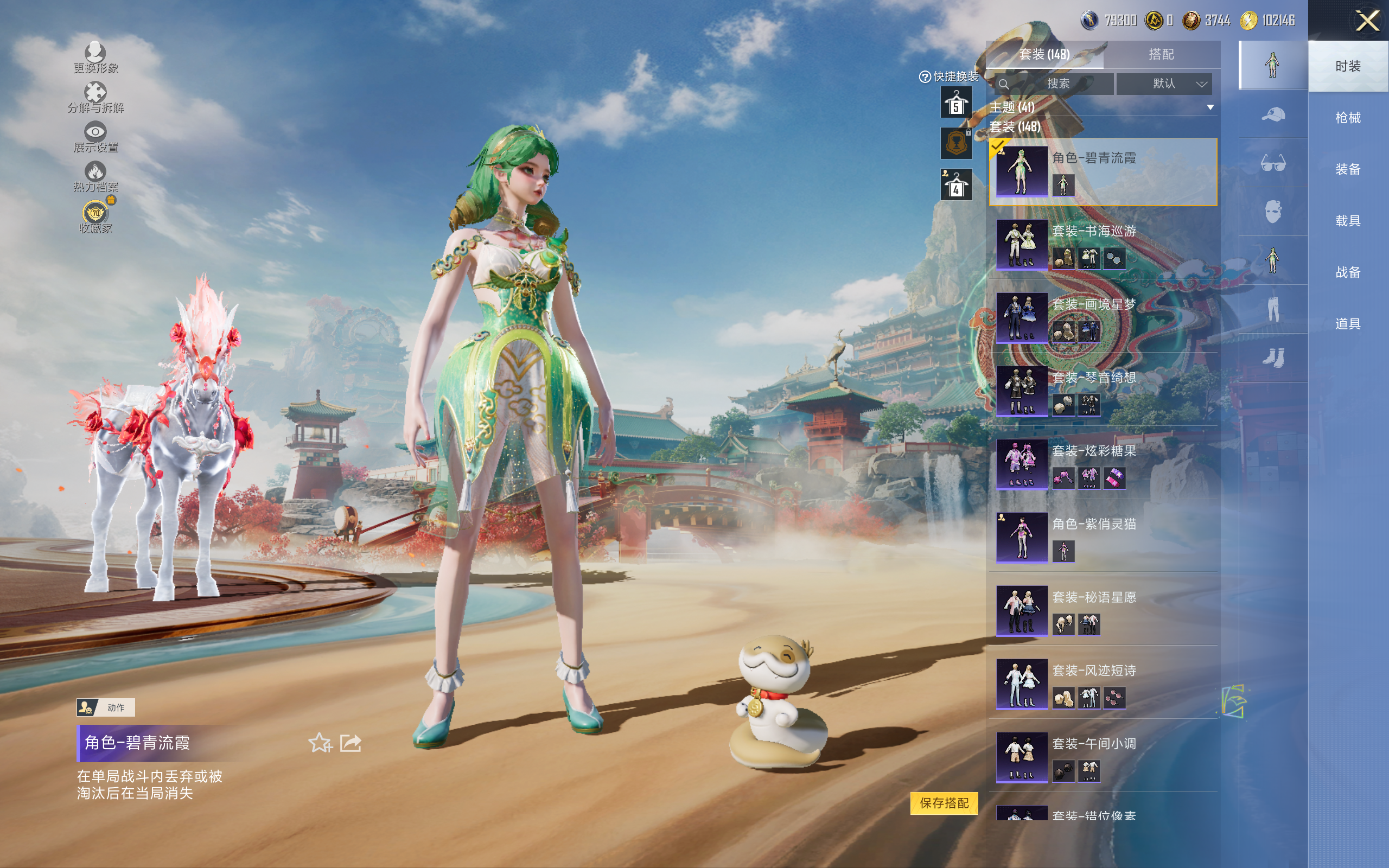Select the 载具 category
Viewport: 1389px width, 868px height.
(1347, 221)
